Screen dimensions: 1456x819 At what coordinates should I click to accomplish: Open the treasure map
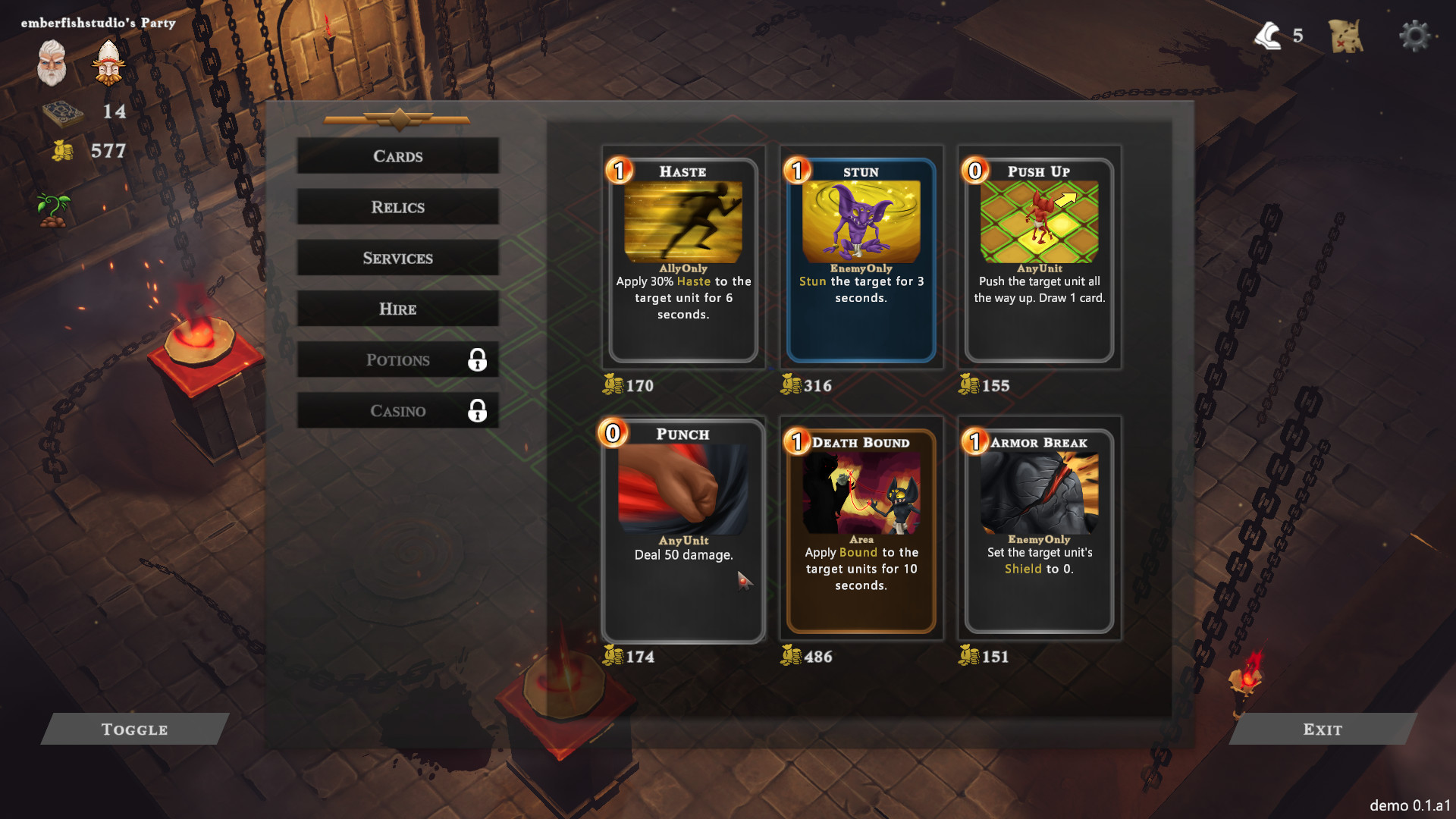(x=1346, y=36)
